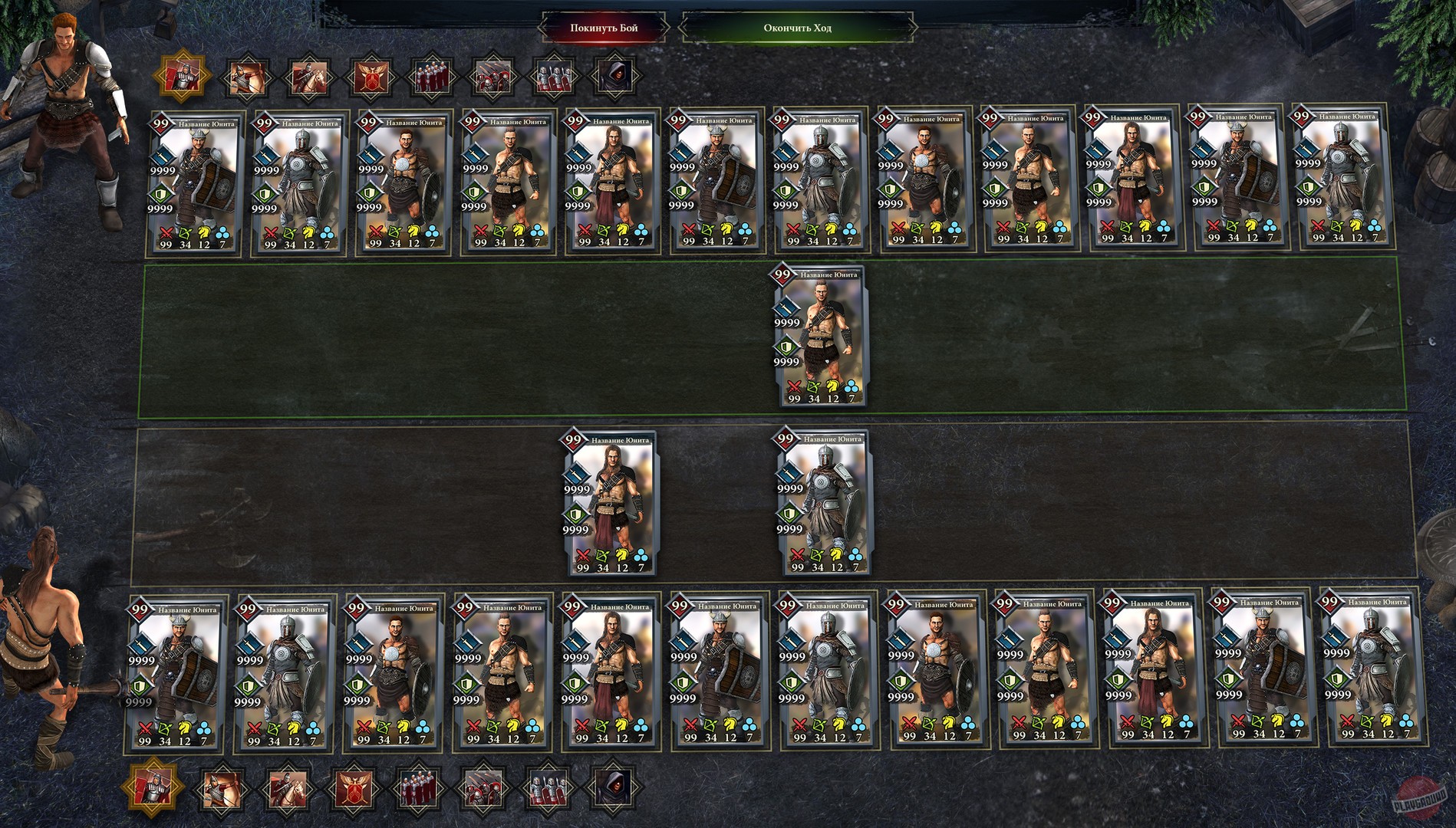Select the shield-bearer trio icon in top bar

554,77
